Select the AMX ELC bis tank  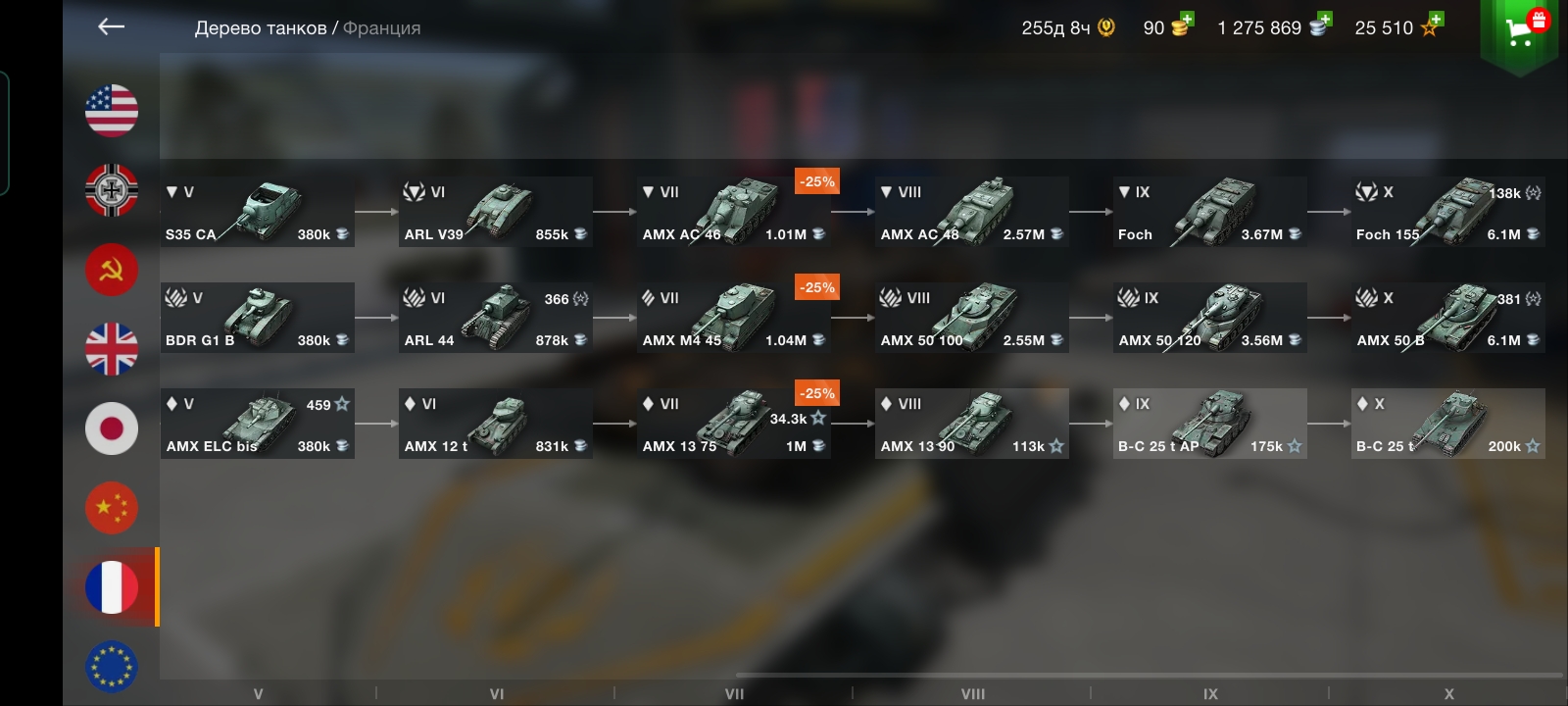pyautogui.click(x=258, y=424)
